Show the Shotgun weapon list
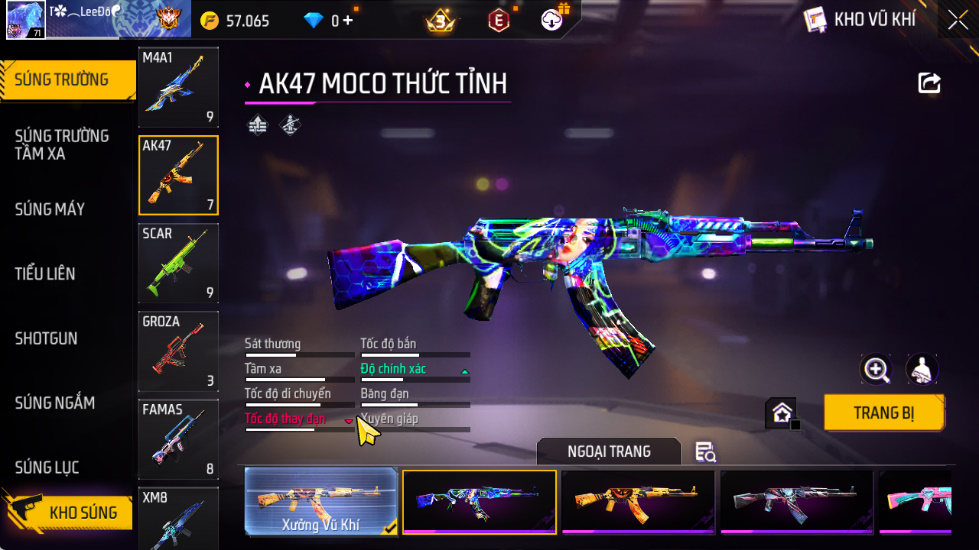The width and height of the screenshot is (979, 550). tap(46, 338)
